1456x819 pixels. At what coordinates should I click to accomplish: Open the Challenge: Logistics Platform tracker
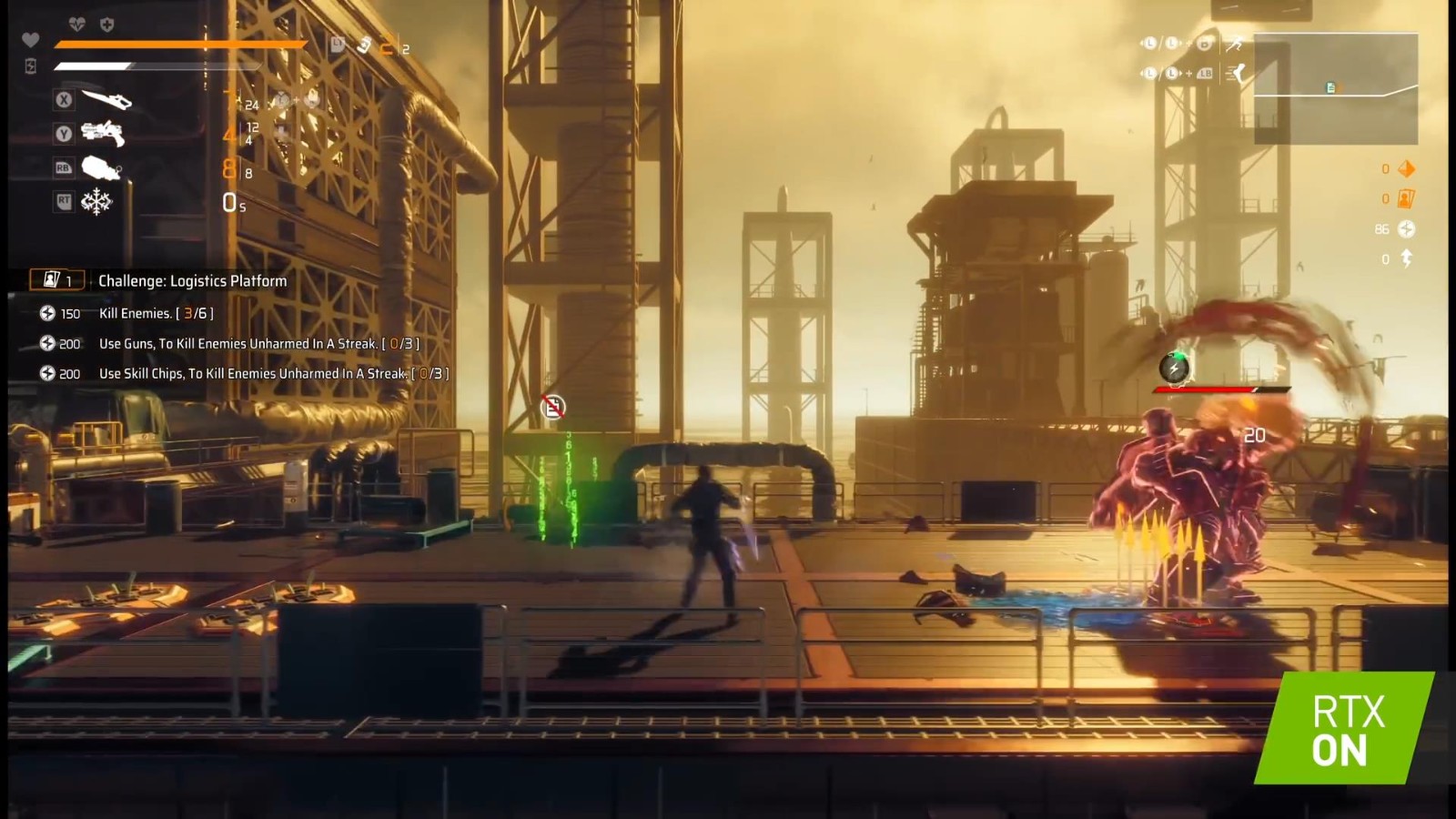[x=192, y=281]
